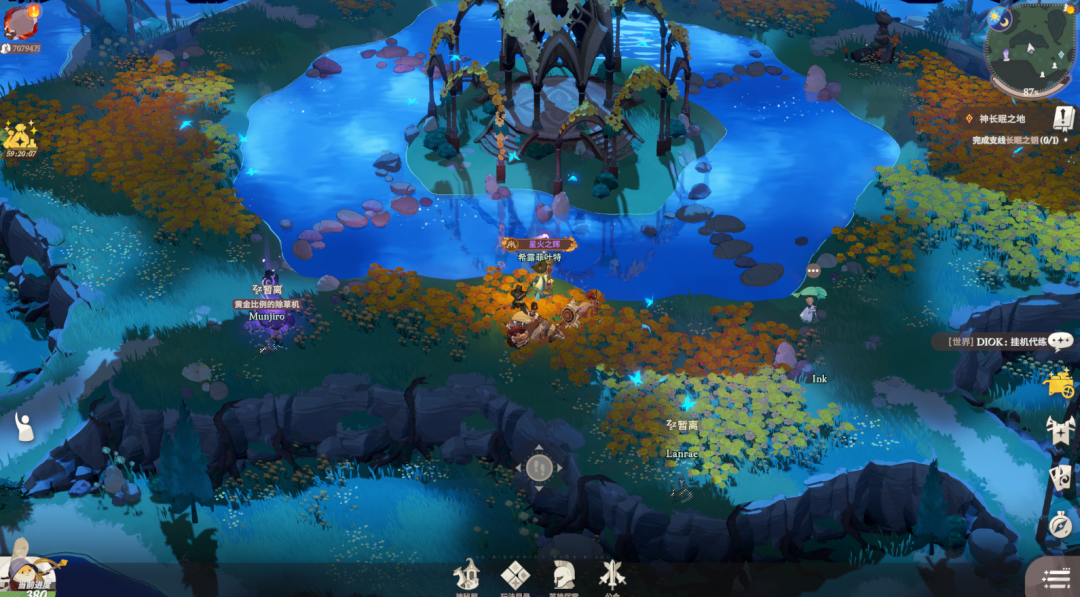Open the armor equipment icon

pyautogui.click(x=1060, y=431)
